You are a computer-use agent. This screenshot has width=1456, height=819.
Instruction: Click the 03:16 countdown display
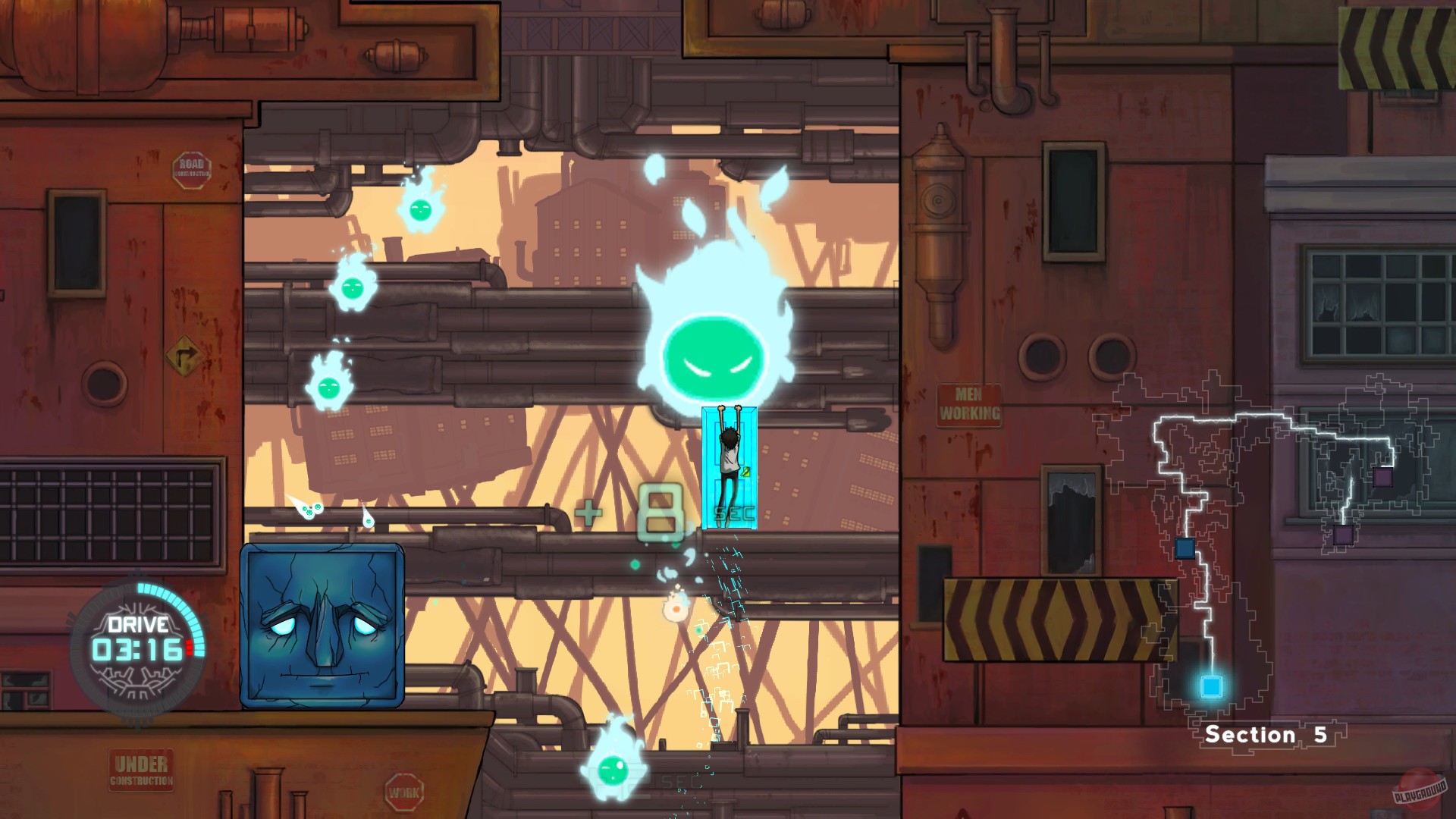tap(138, 650)
